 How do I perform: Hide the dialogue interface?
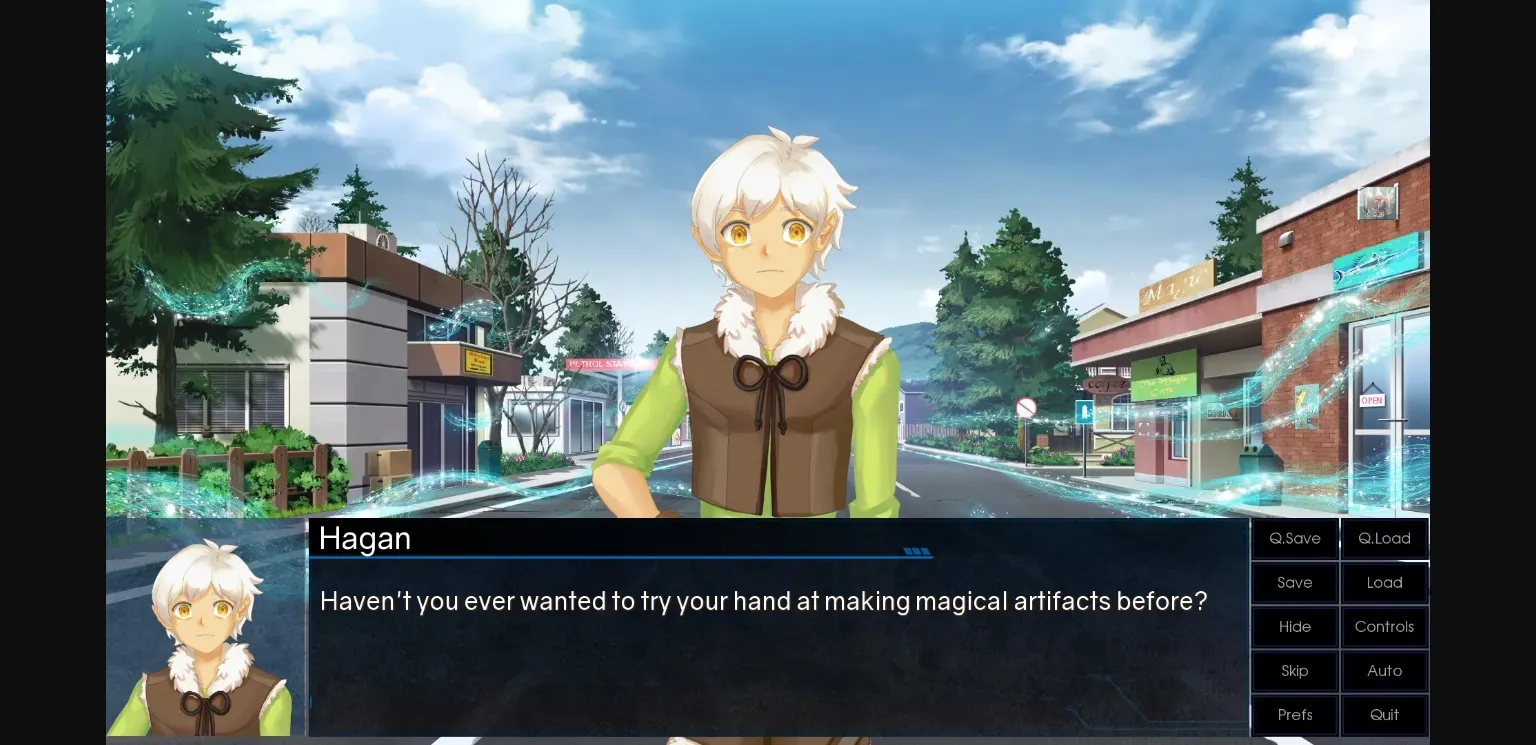tap(1294, 626)
